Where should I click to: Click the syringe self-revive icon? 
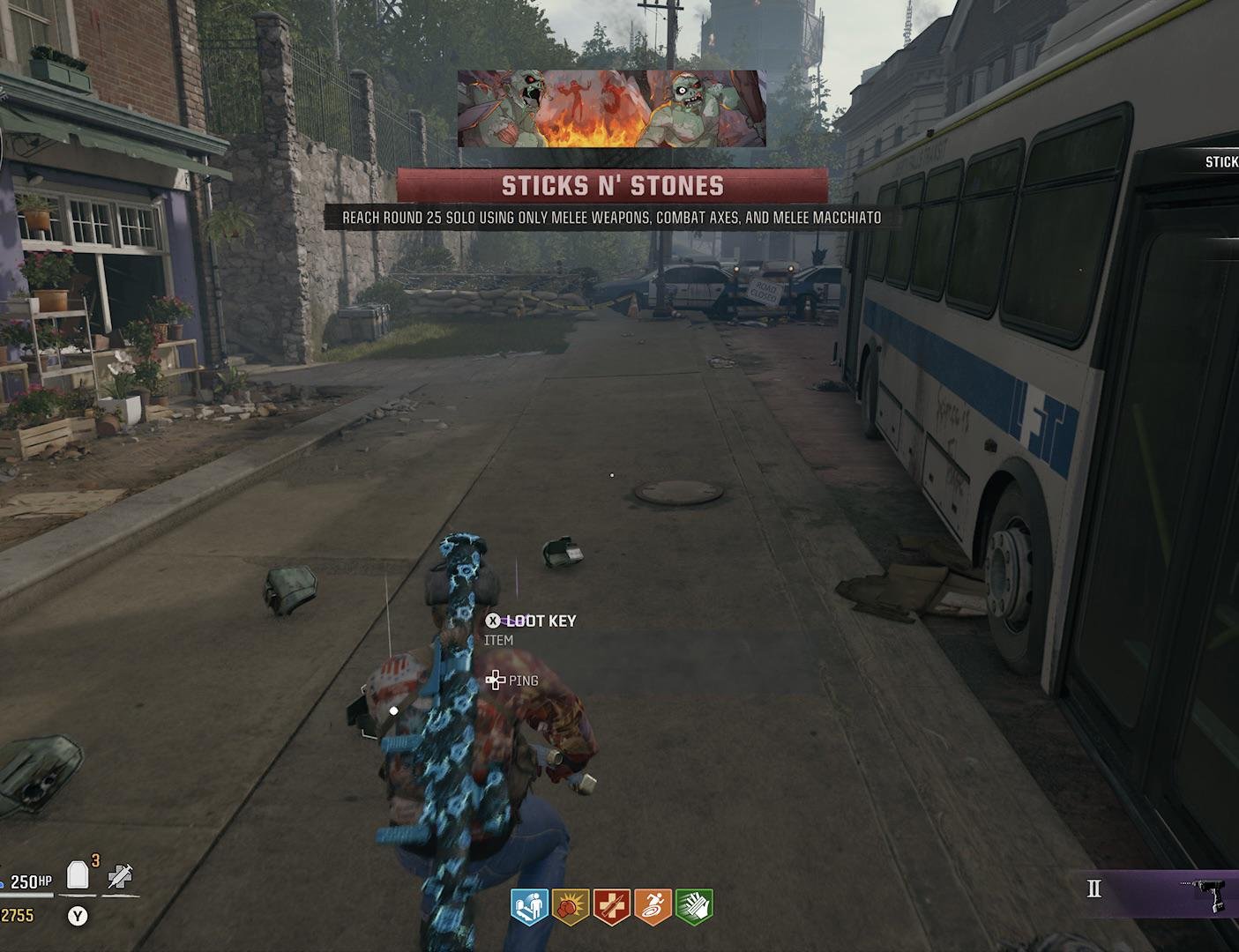click(120, 876)
